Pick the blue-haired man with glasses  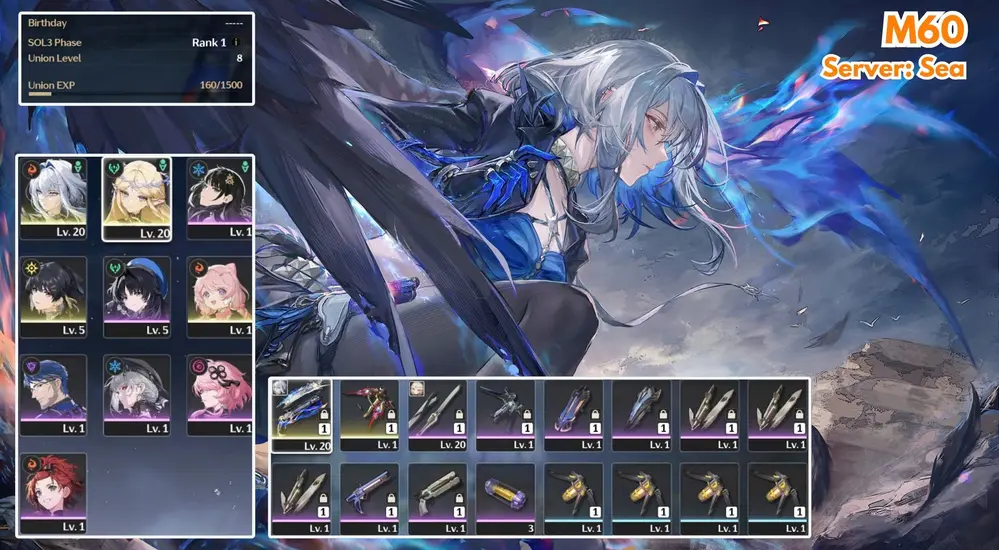[x=53, y=393]
